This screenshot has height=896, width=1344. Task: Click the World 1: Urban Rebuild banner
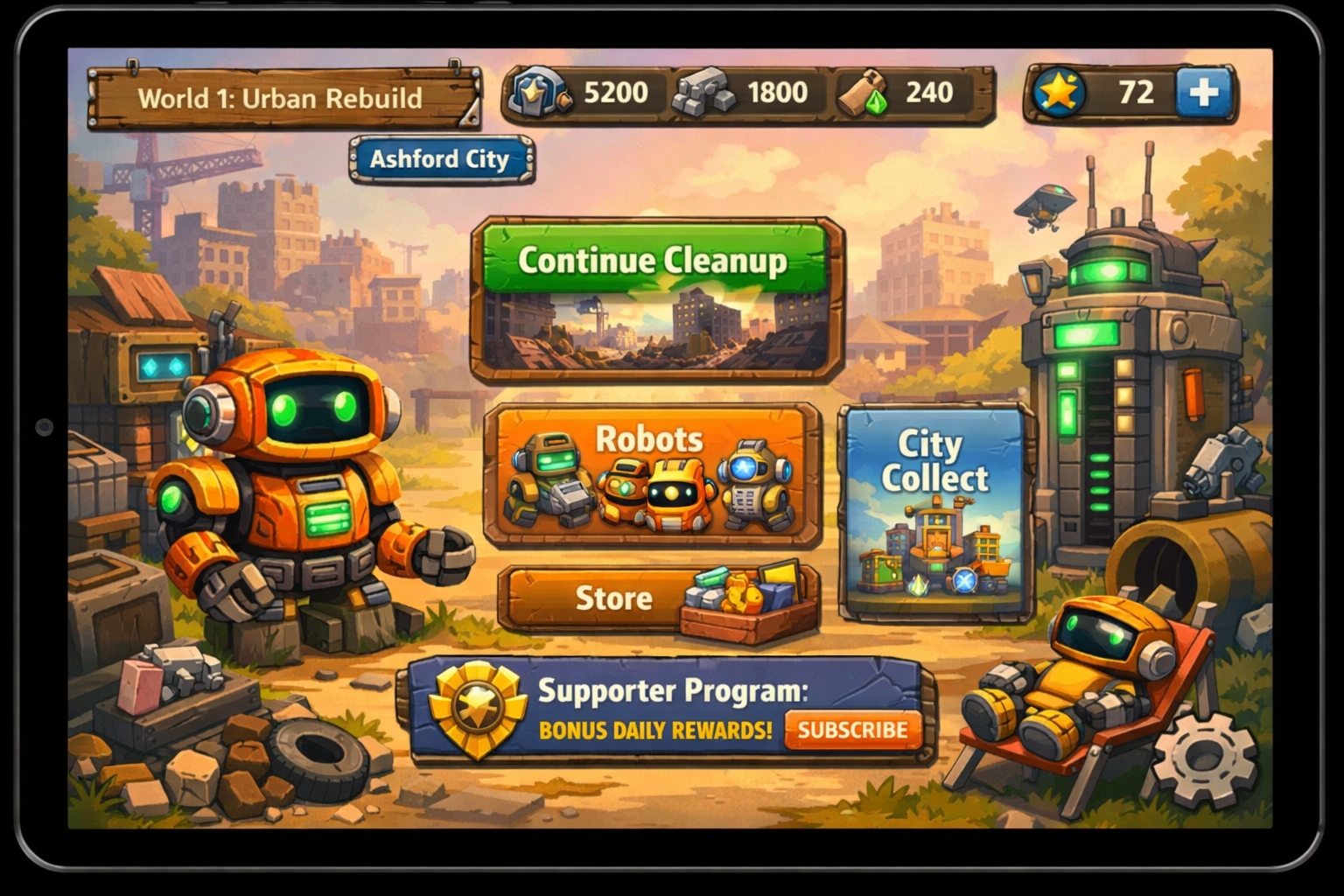pyautogui.click(x=282, y=98)
